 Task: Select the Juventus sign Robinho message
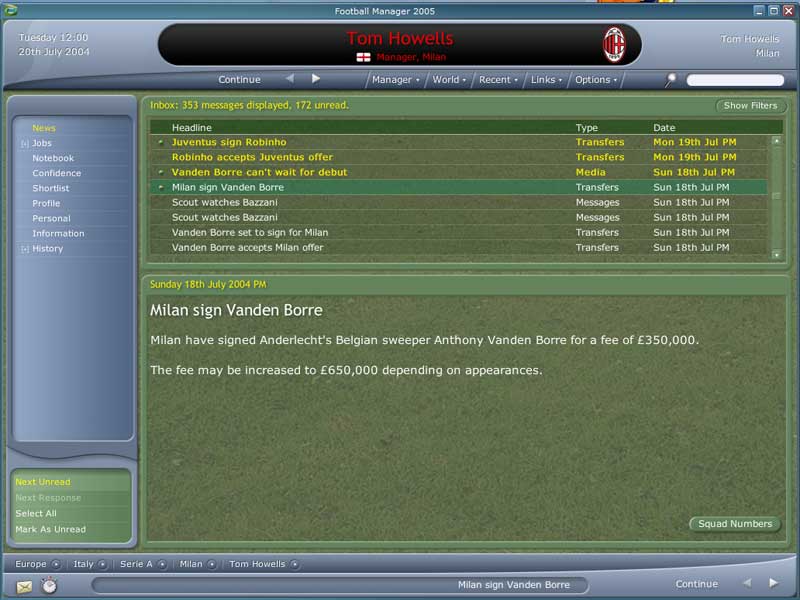click(229, 142)
